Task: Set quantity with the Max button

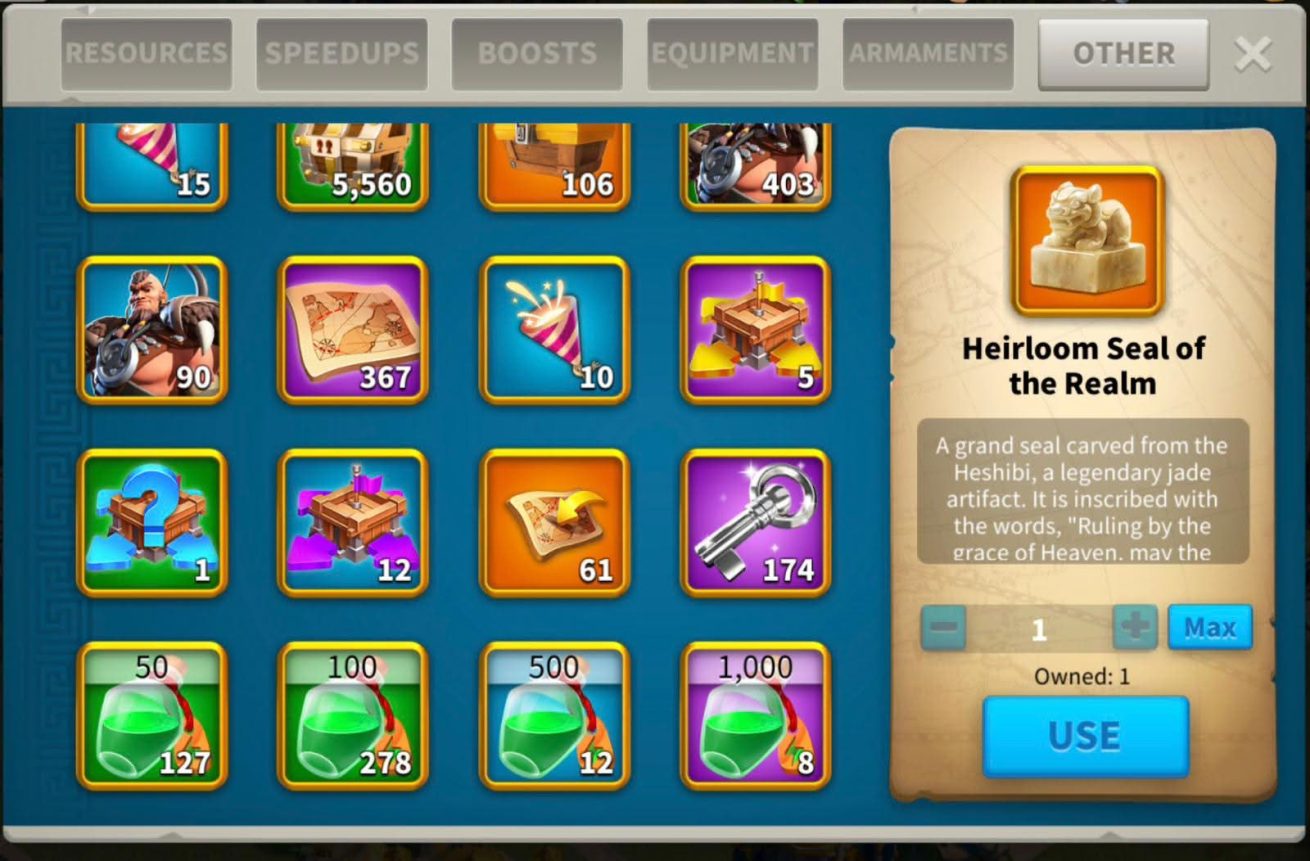Action: [1209, 628]
